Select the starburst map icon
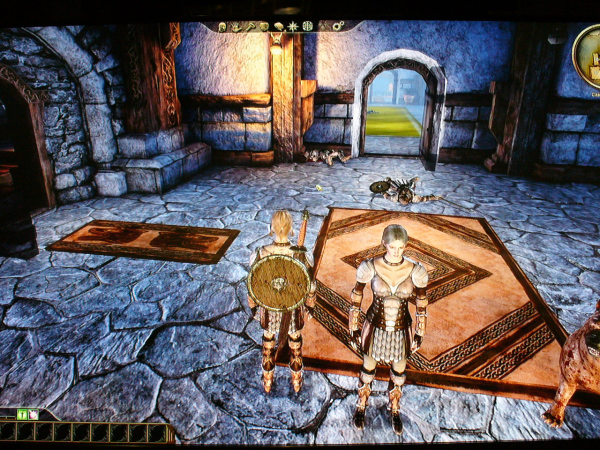The height and width of the screenshot is (450, 600). click(293, 26)
